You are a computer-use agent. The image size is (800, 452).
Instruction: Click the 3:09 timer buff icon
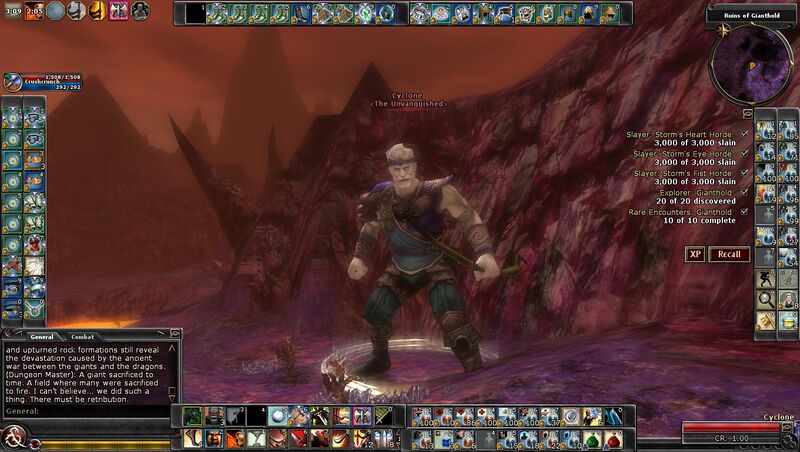12,10
